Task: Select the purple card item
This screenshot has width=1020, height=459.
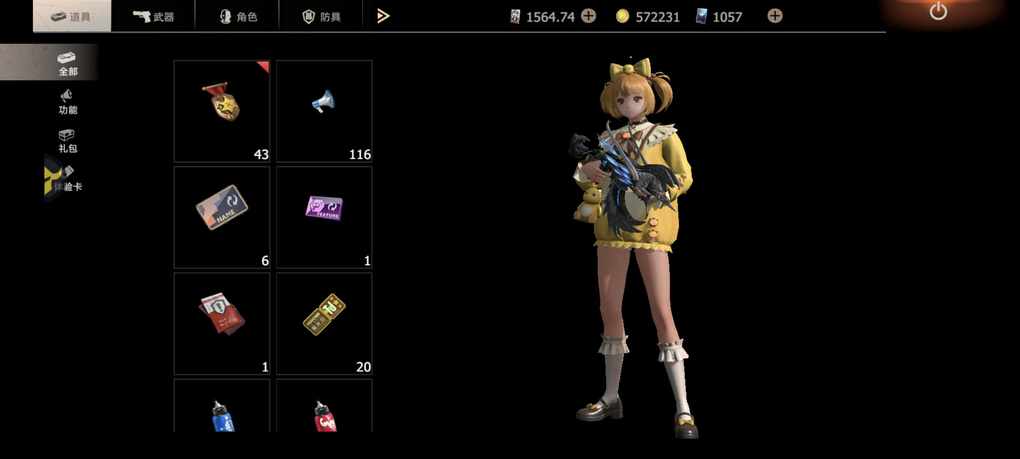Action: [324, 216]
